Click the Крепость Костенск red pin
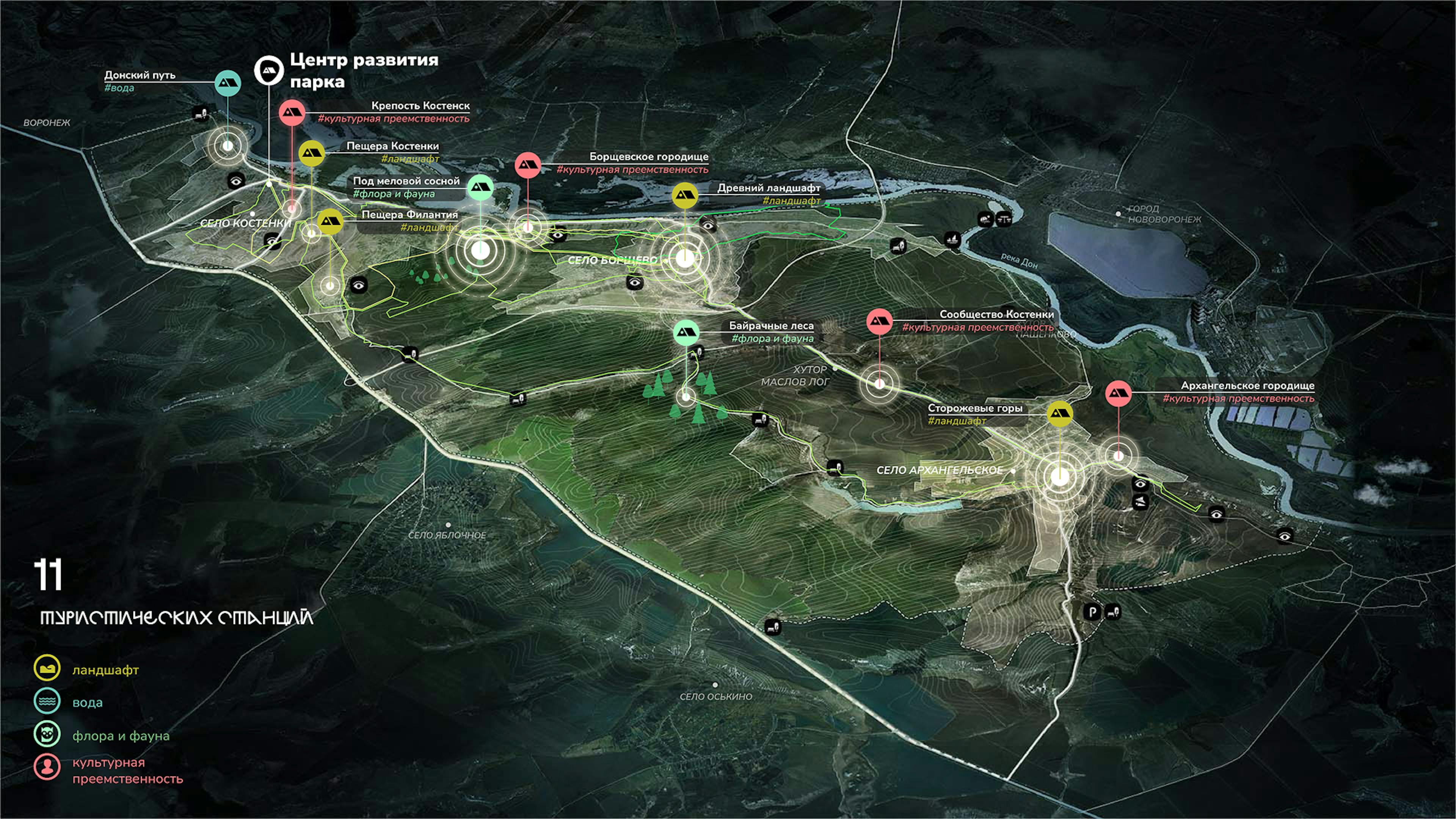The image size is (1456, 819). click(x=292, y=113)
